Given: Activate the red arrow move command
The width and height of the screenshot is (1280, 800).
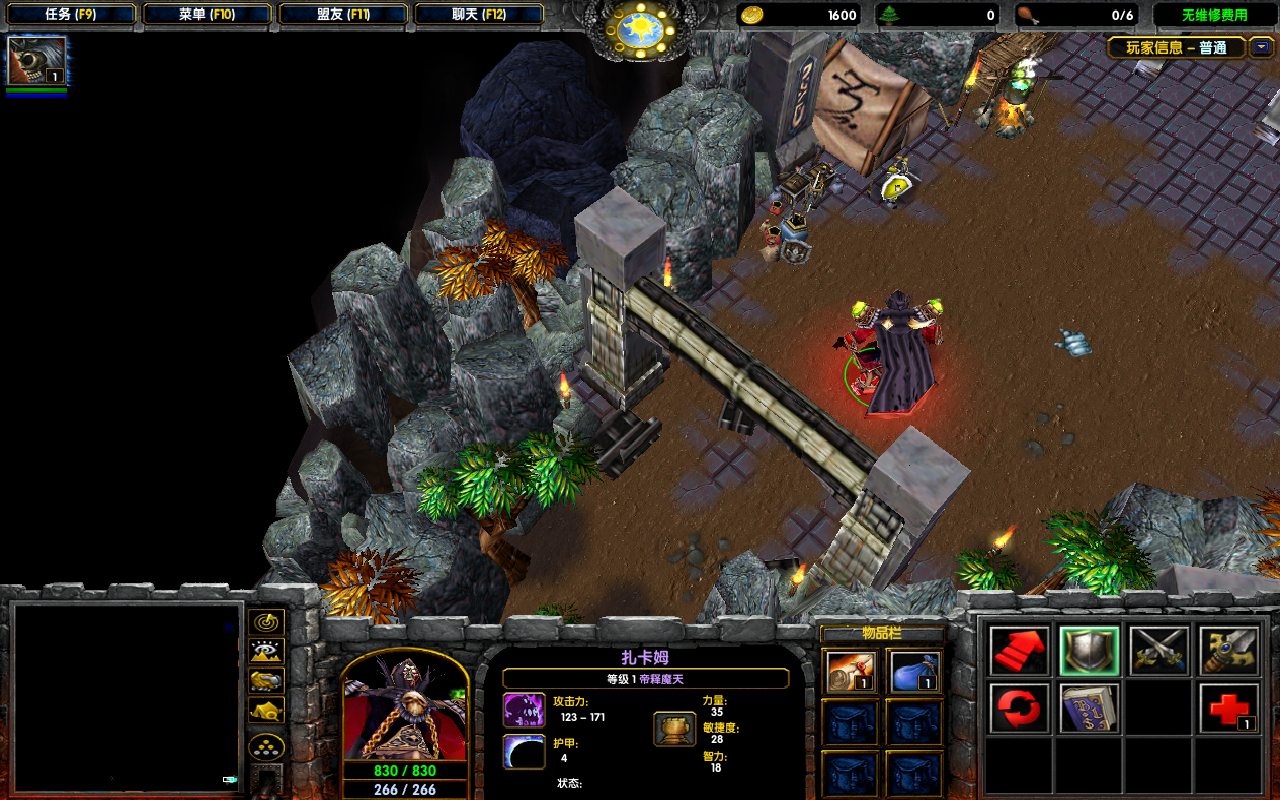Looking at the screenshot, I should point(1019,652).
